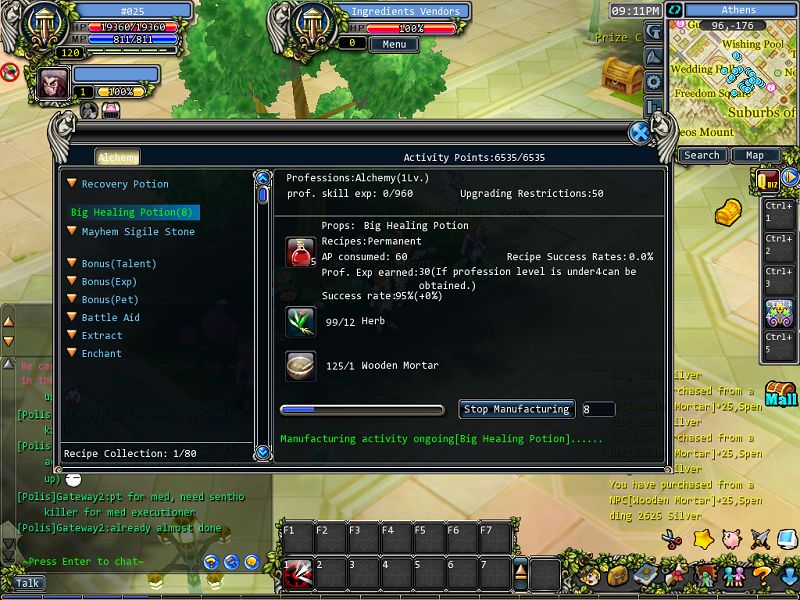
Task: Open the Map button under the minimap
Action: pos(755,155)
